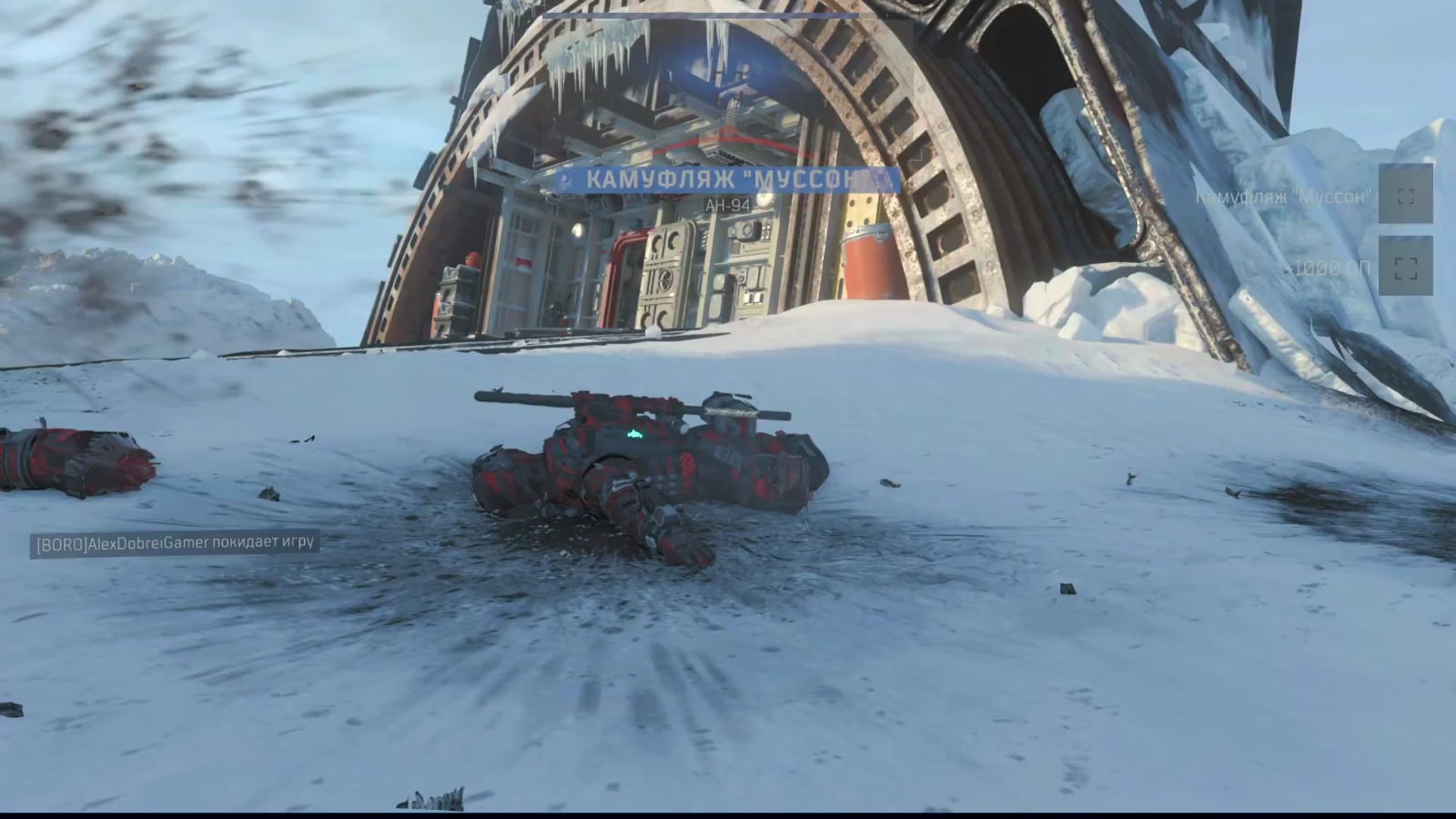This screenshot has width=1456, height=819.
Task: Click the Камуфляж "Муссон" achievement banner
Action: 728,179
